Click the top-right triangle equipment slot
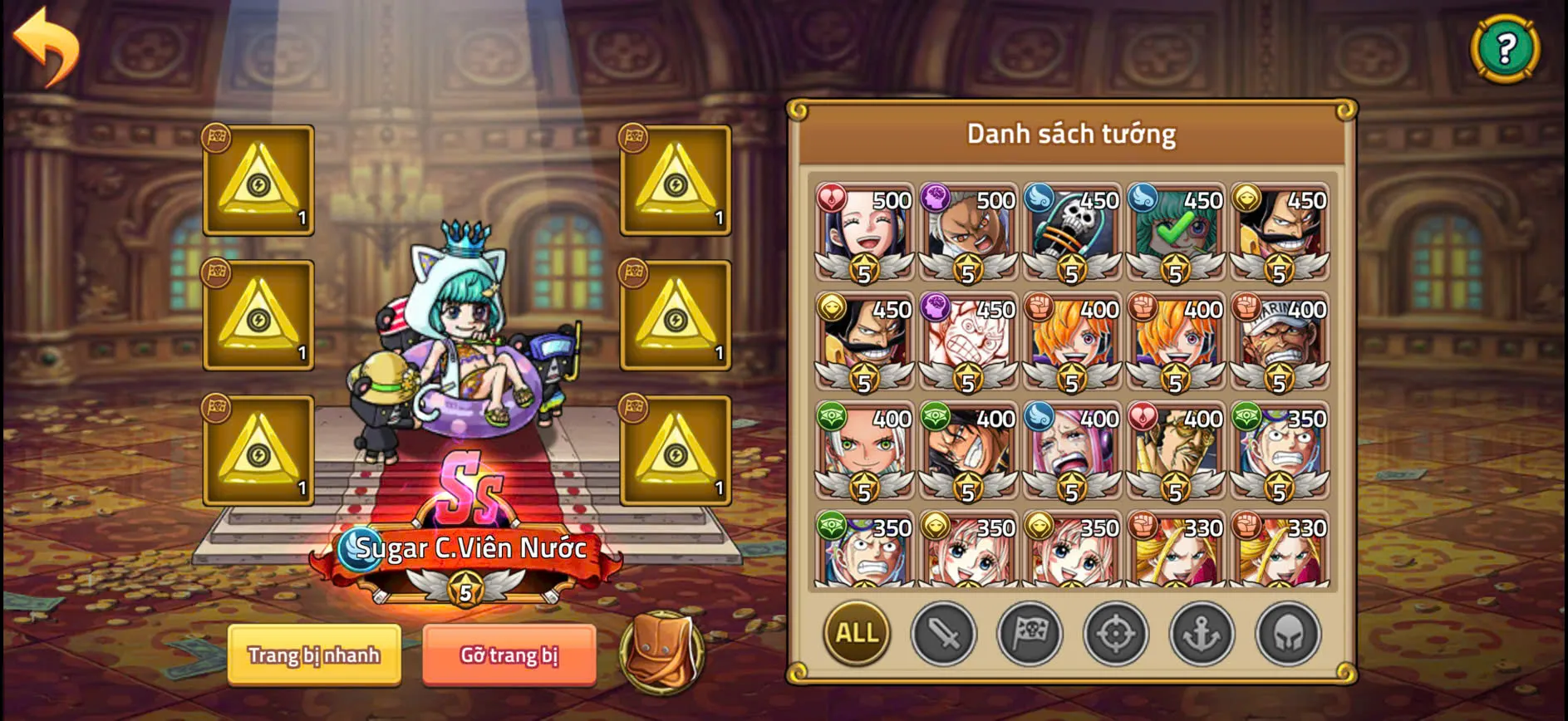The width and height of the screenshot is (1568, 721). [x=675, y=179]
